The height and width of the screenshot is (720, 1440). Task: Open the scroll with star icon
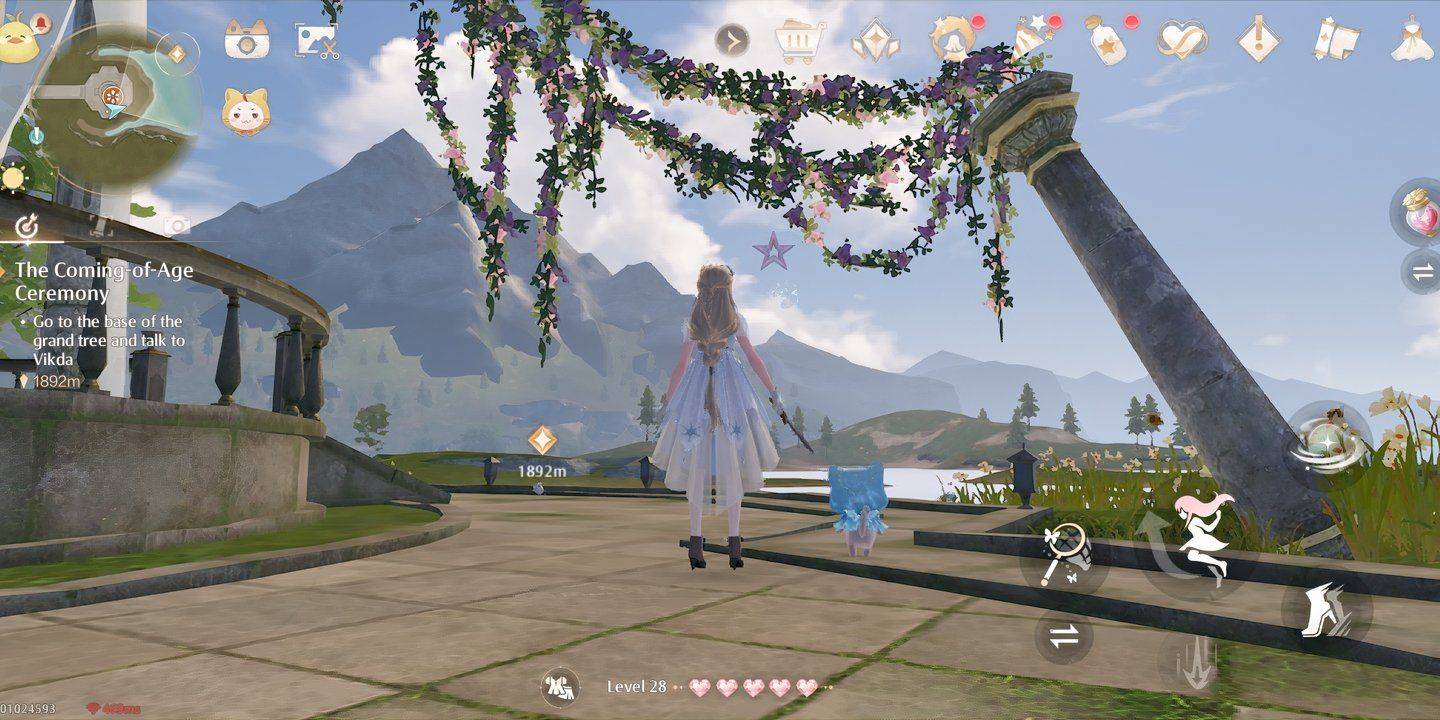1335,39
